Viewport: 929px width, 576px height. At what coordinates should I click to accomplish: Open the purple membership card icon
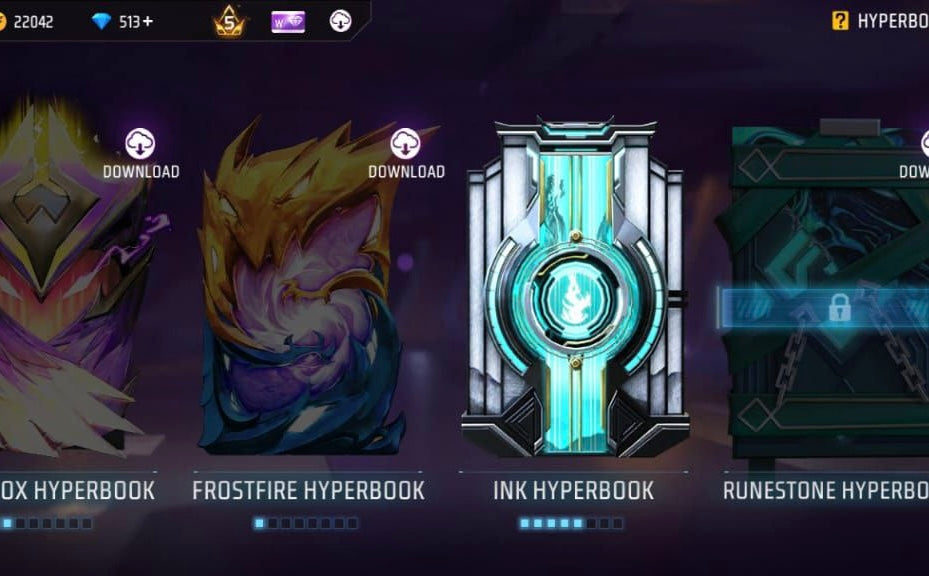[288, 21]
